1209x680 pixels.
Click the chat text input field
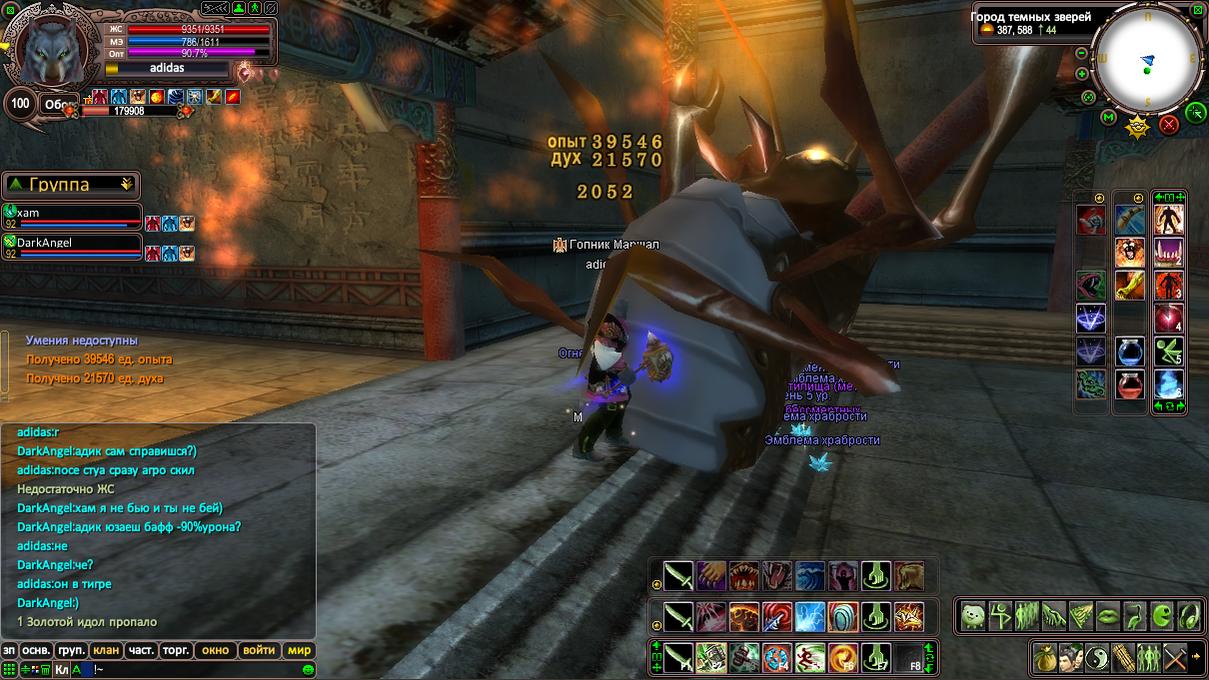(190, 669)
